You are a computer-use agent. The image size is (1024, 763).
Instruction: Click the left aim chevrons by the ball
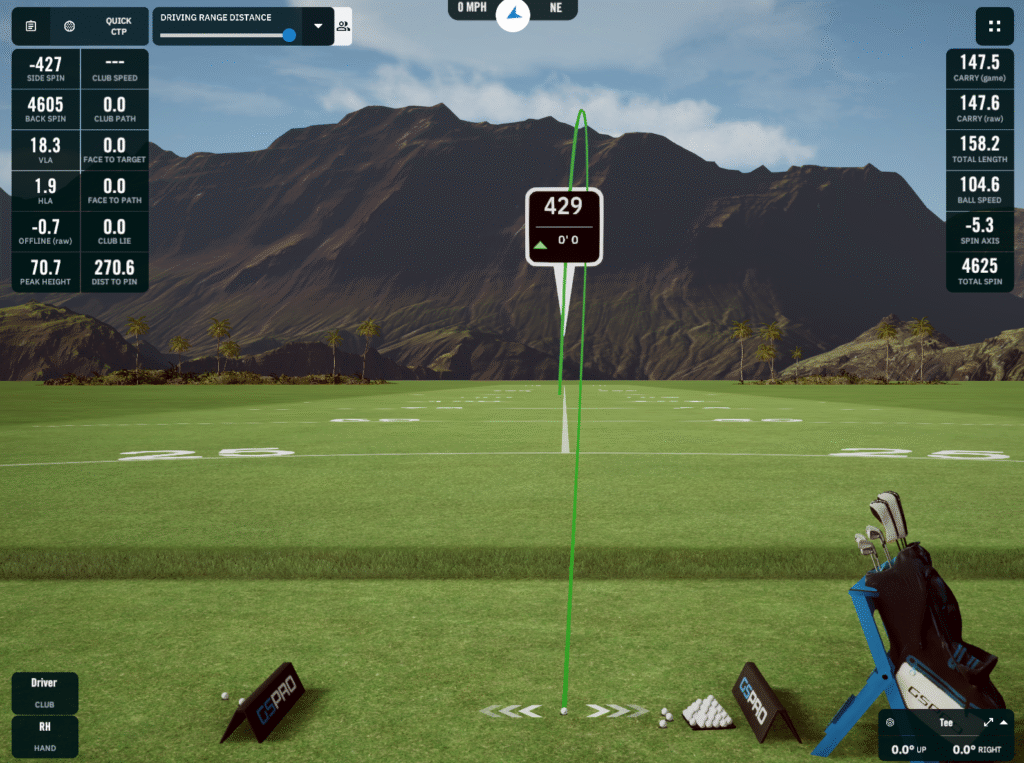coord(510,711)
